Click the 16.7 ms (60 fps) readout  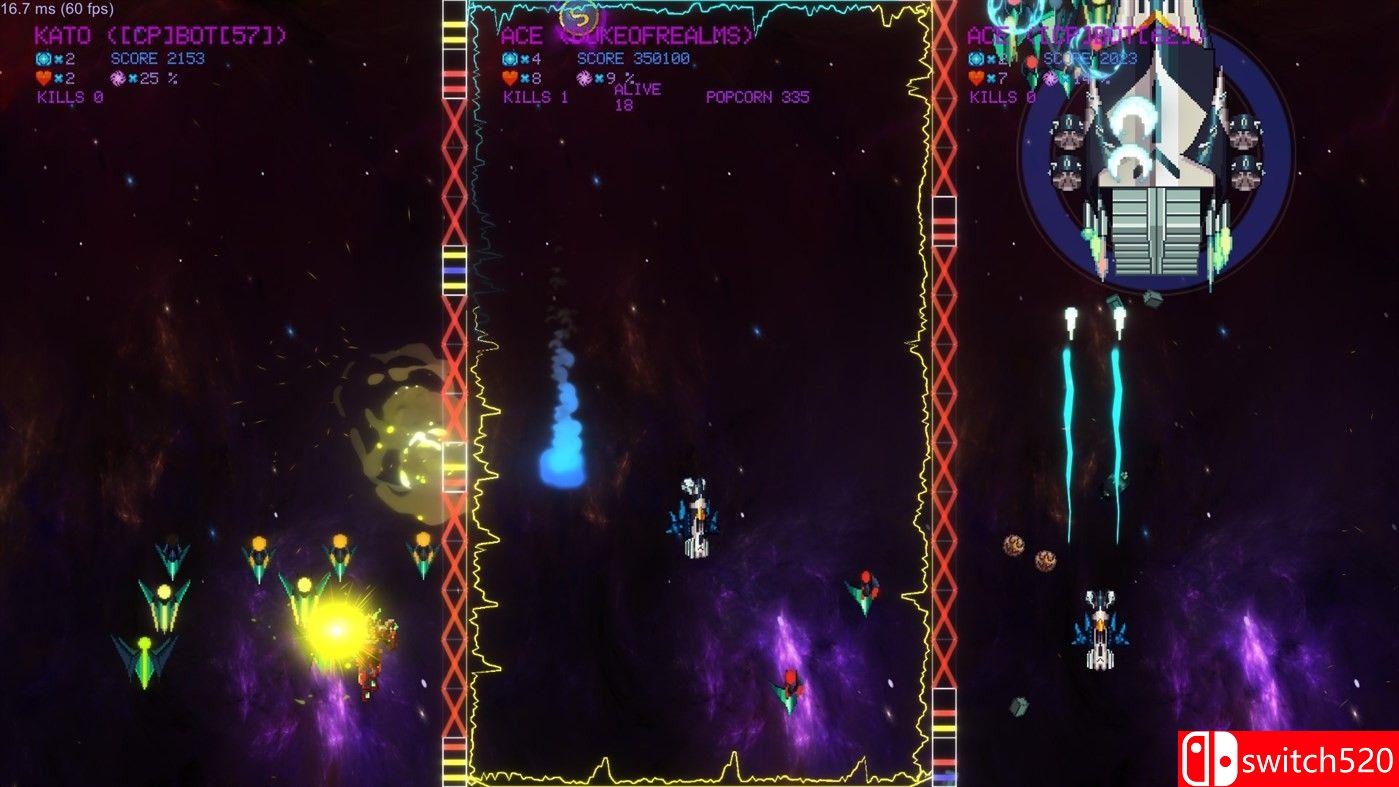58,8
